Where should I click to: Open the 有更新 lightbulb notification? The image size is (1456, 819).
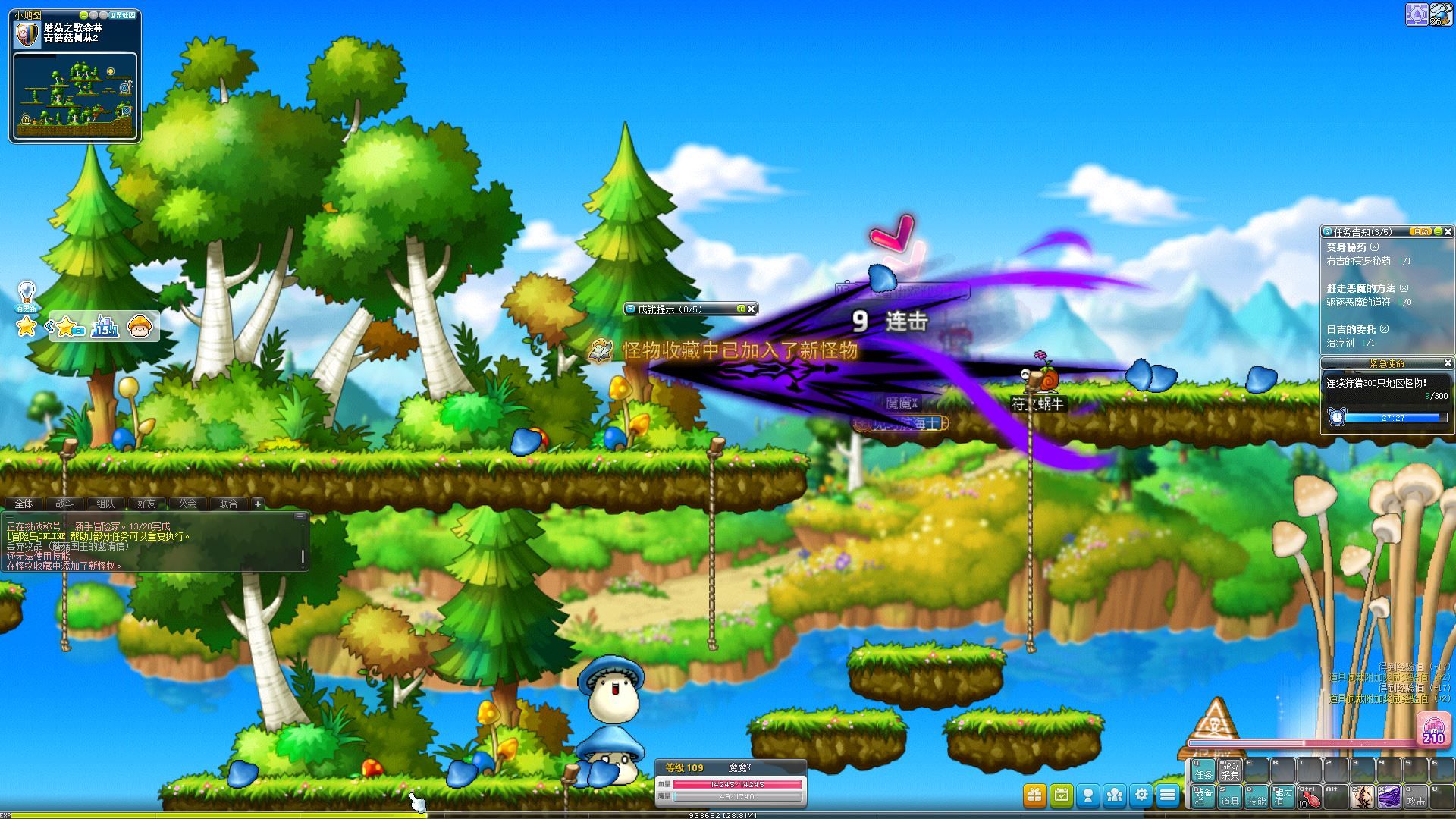click(x=27, y=295)
